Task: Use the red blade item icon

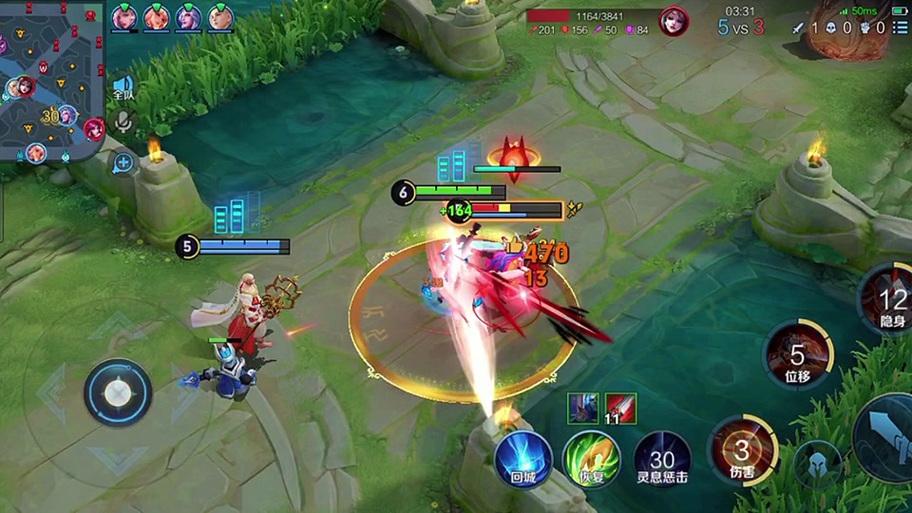Action: (621, 407)
